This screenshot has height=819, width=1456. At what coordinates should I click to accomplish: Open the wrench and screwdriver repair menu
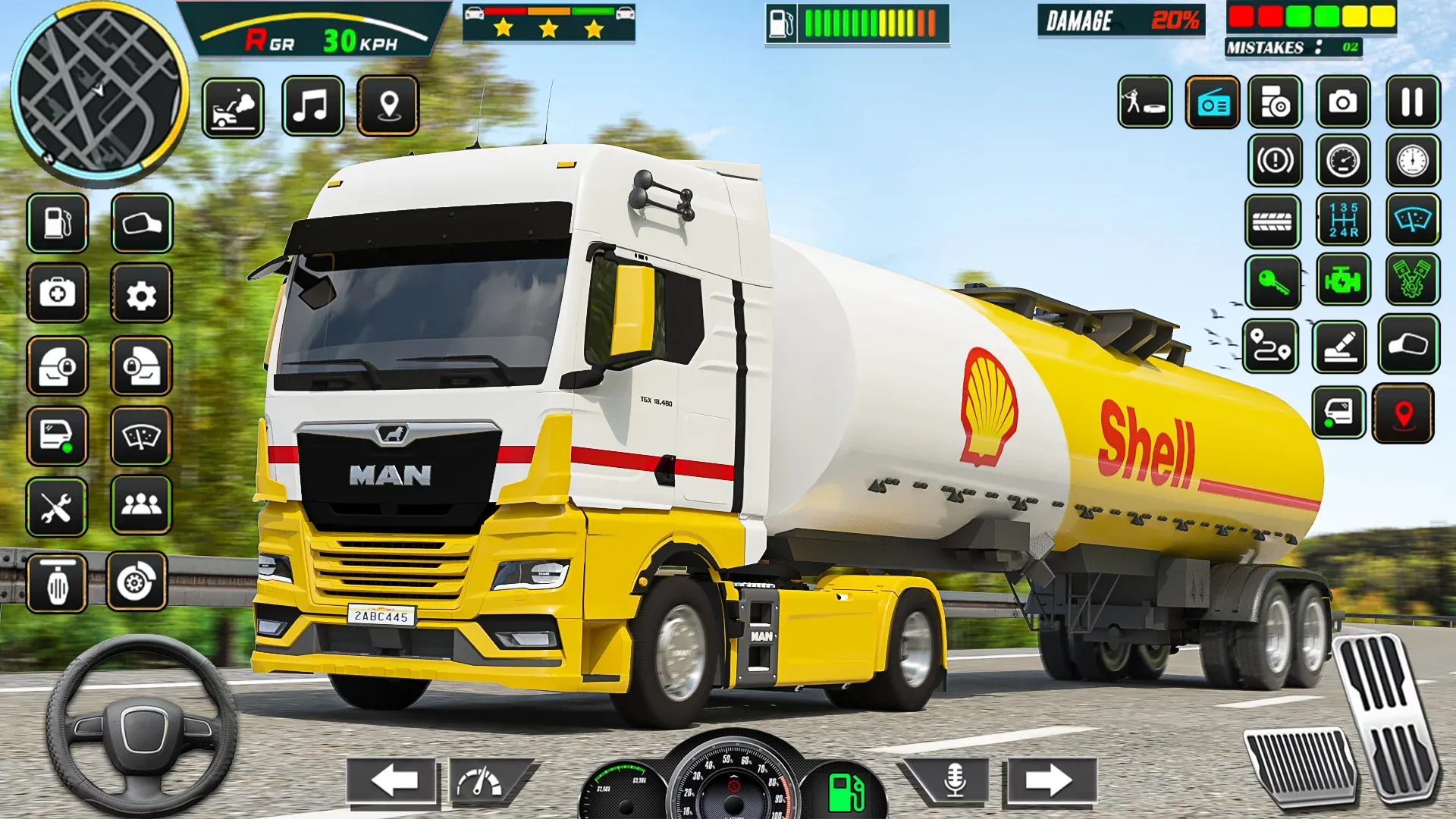pos(57,507)
